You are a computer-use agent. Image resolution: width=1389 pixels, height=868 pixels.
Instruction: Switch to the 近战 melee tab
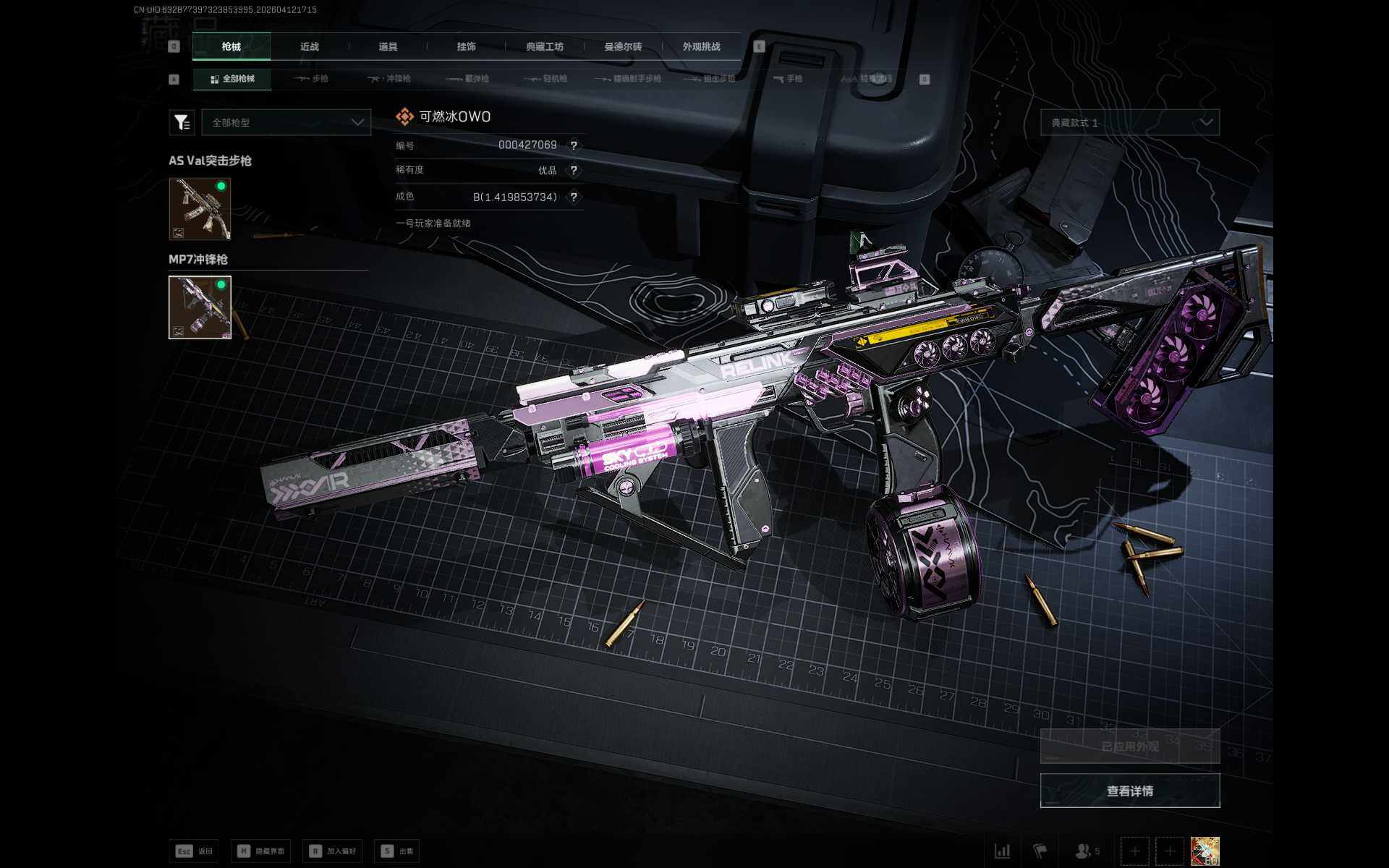[x=310, y=46]
